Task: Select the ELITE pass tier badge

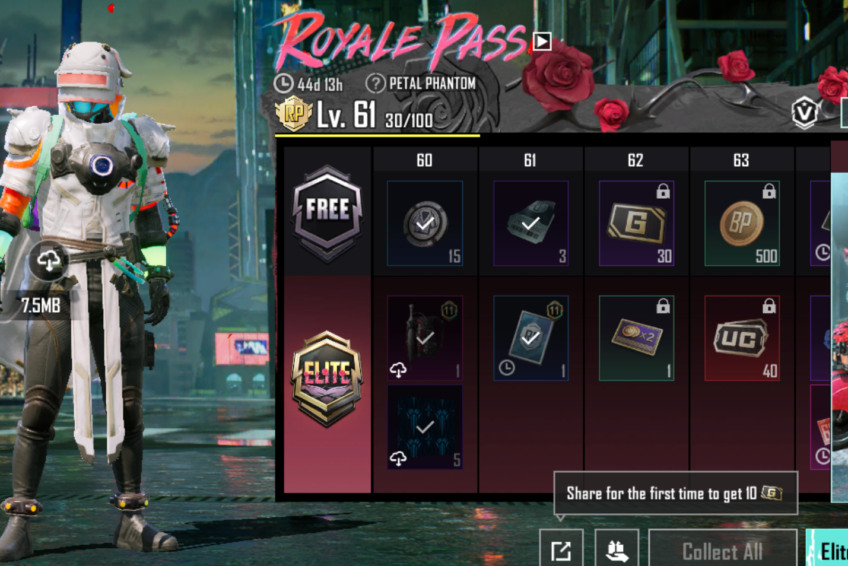Action: (x=326, y=378)
